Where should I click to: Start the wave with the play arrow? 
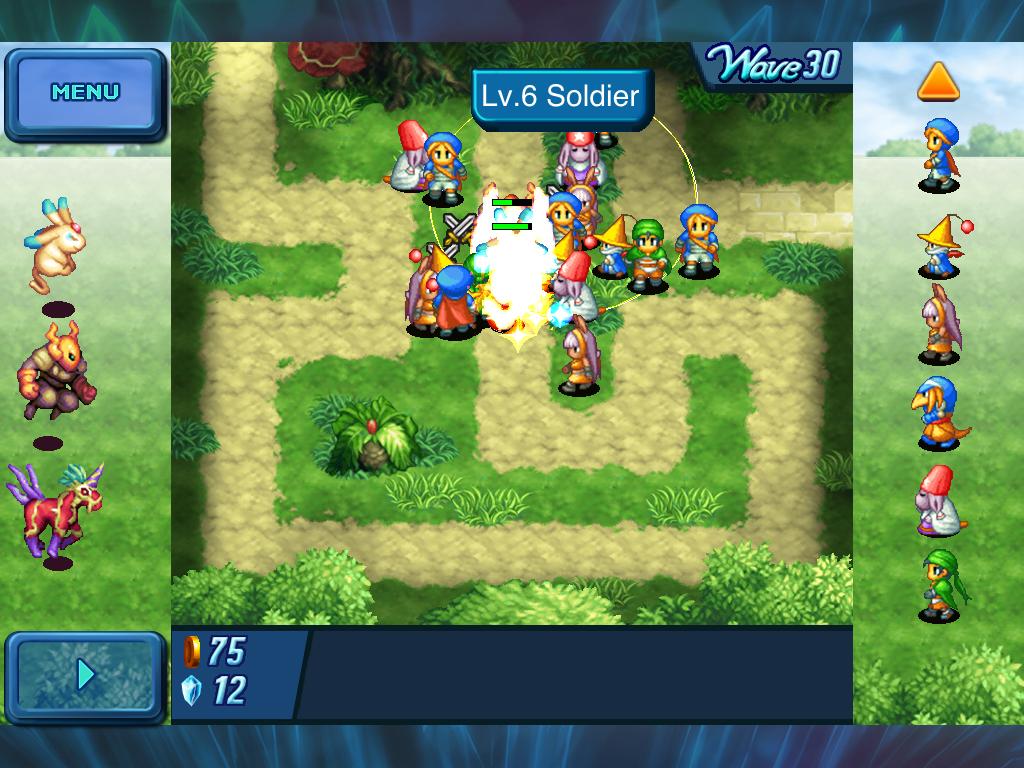pyautogui.click(x=85, y=675)
